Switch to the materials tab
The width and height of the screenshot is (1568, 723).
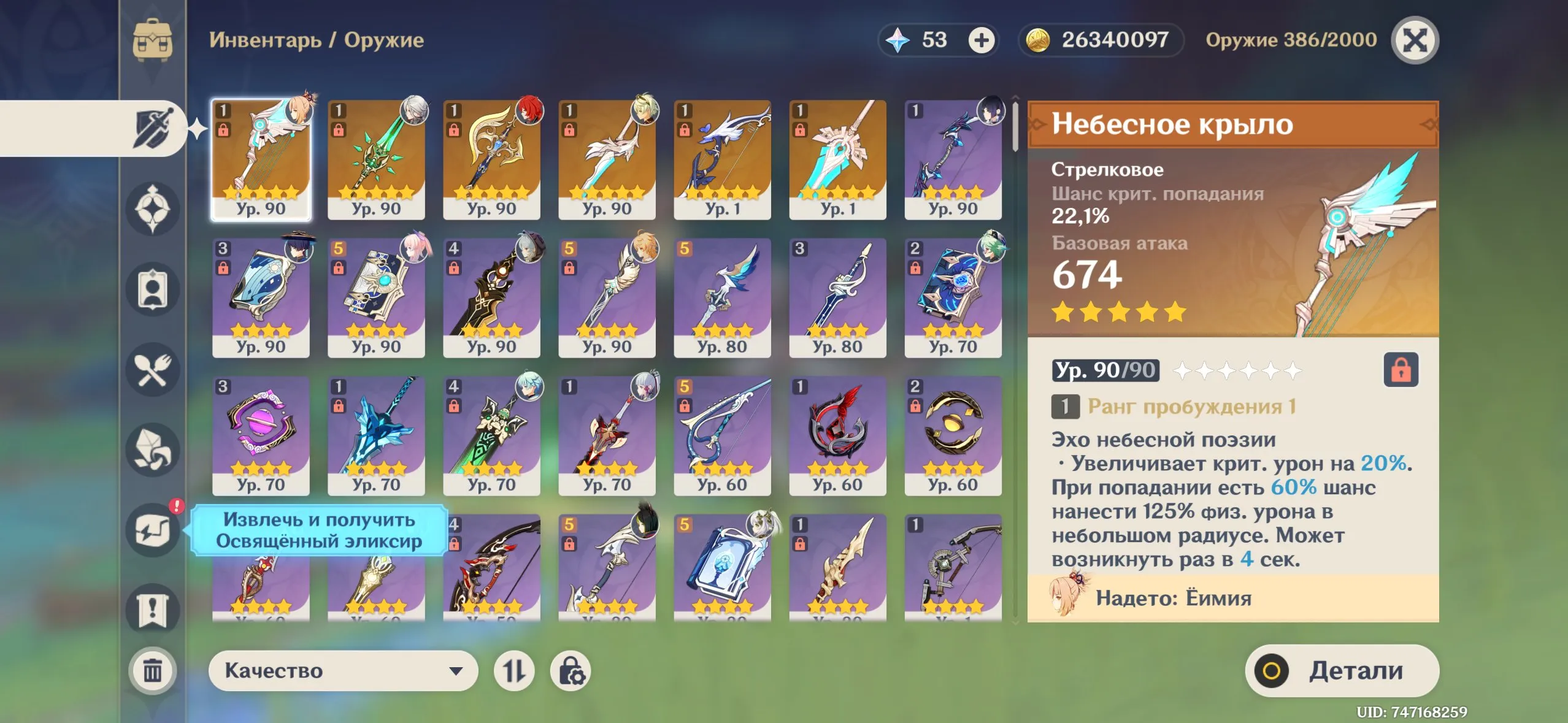click(x=153, y=449)
